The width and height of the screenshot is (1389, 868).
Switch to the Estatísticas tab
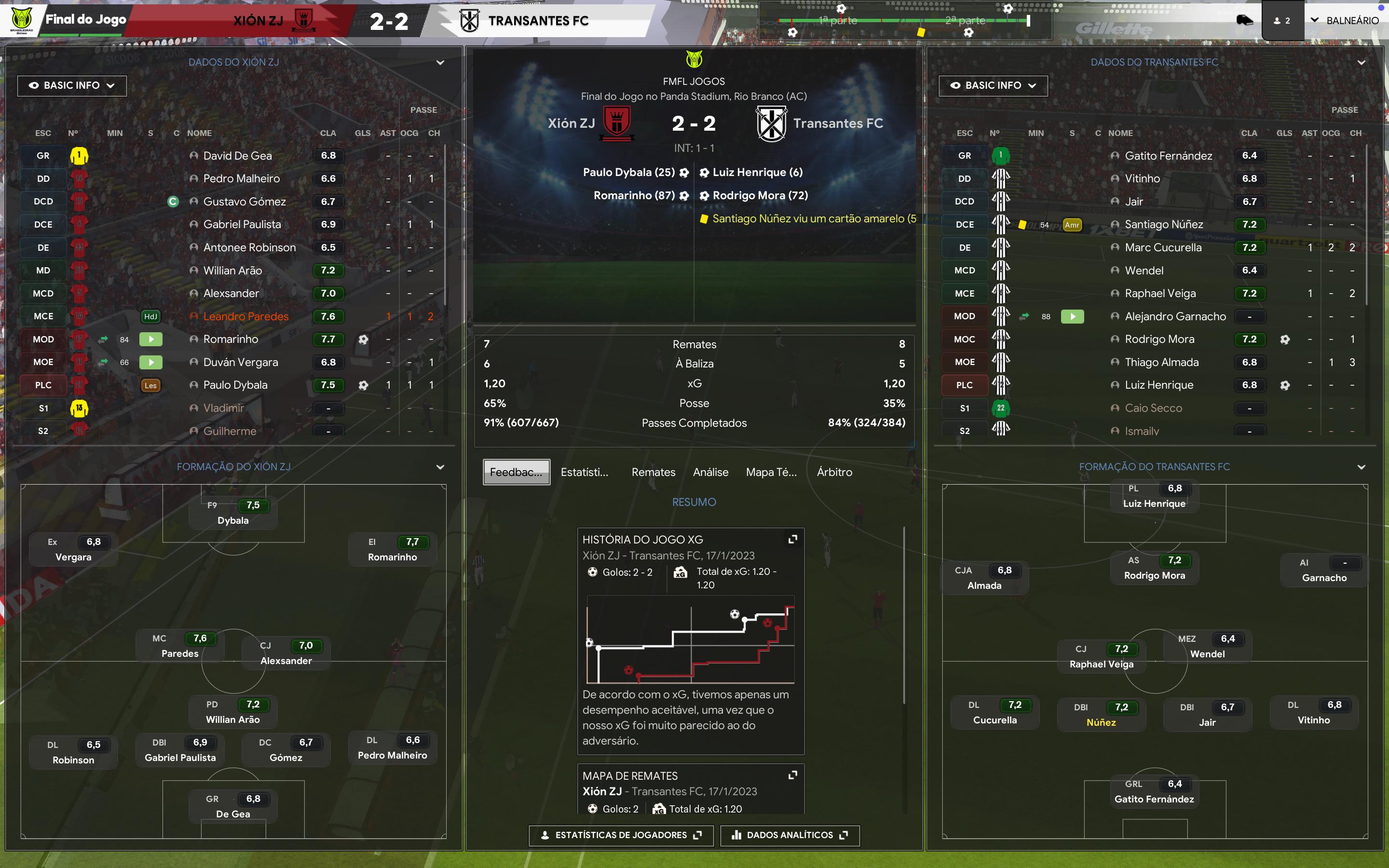pyautogui.click(x=585, y=472)
